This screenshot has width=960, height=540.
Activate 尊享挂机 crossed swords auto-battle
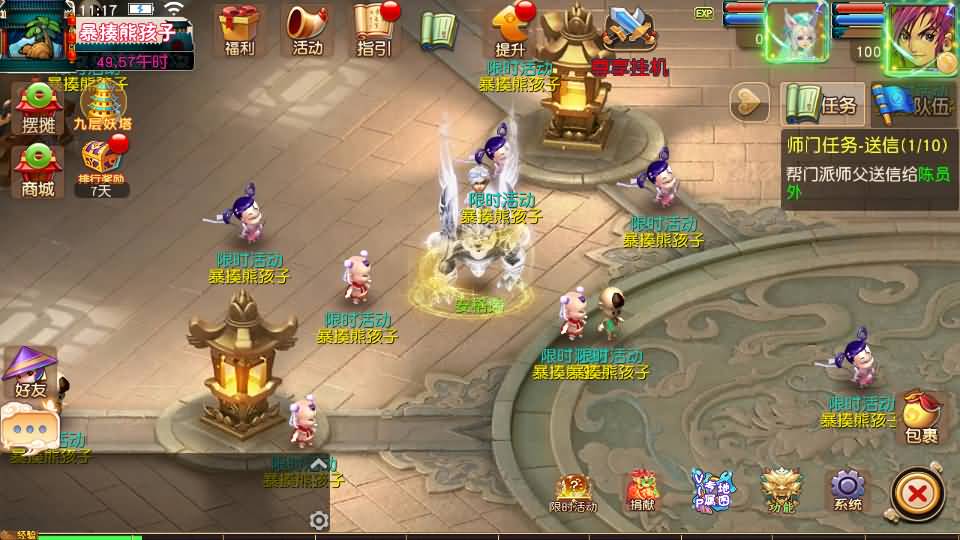[629, 38]
